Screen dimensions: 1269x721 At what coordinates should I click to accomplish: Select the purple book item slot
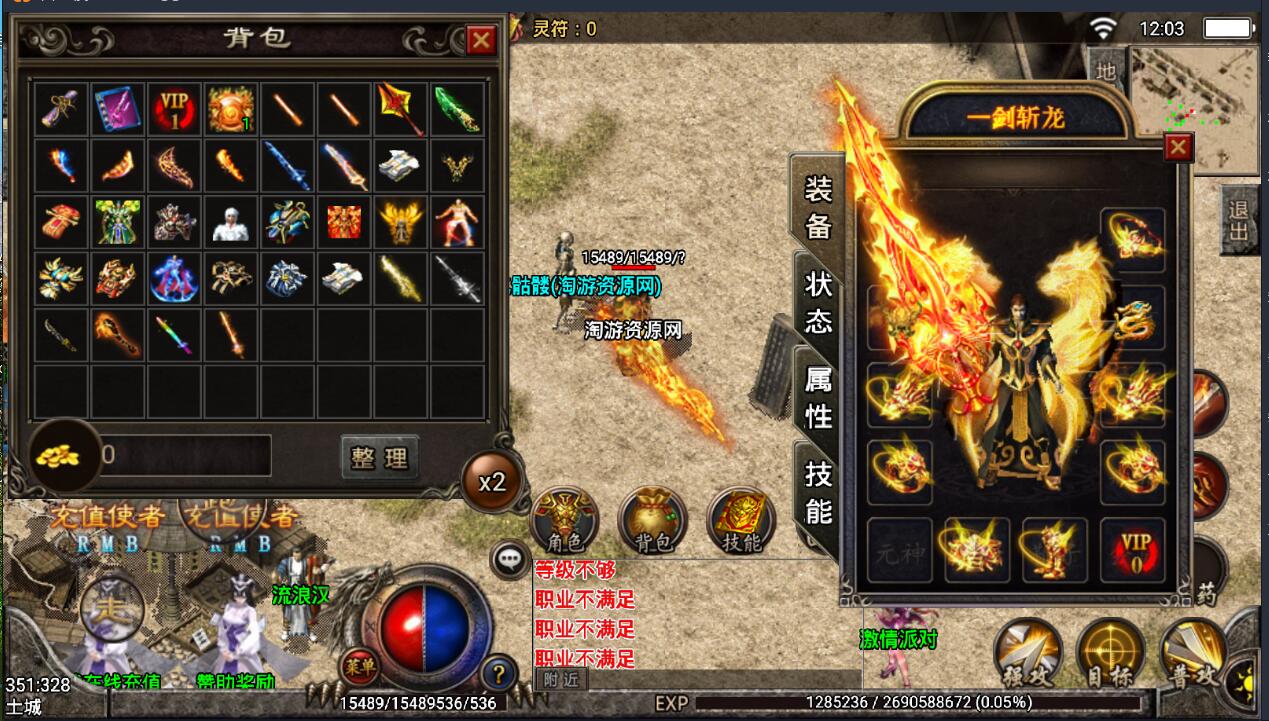pos(118,109)
